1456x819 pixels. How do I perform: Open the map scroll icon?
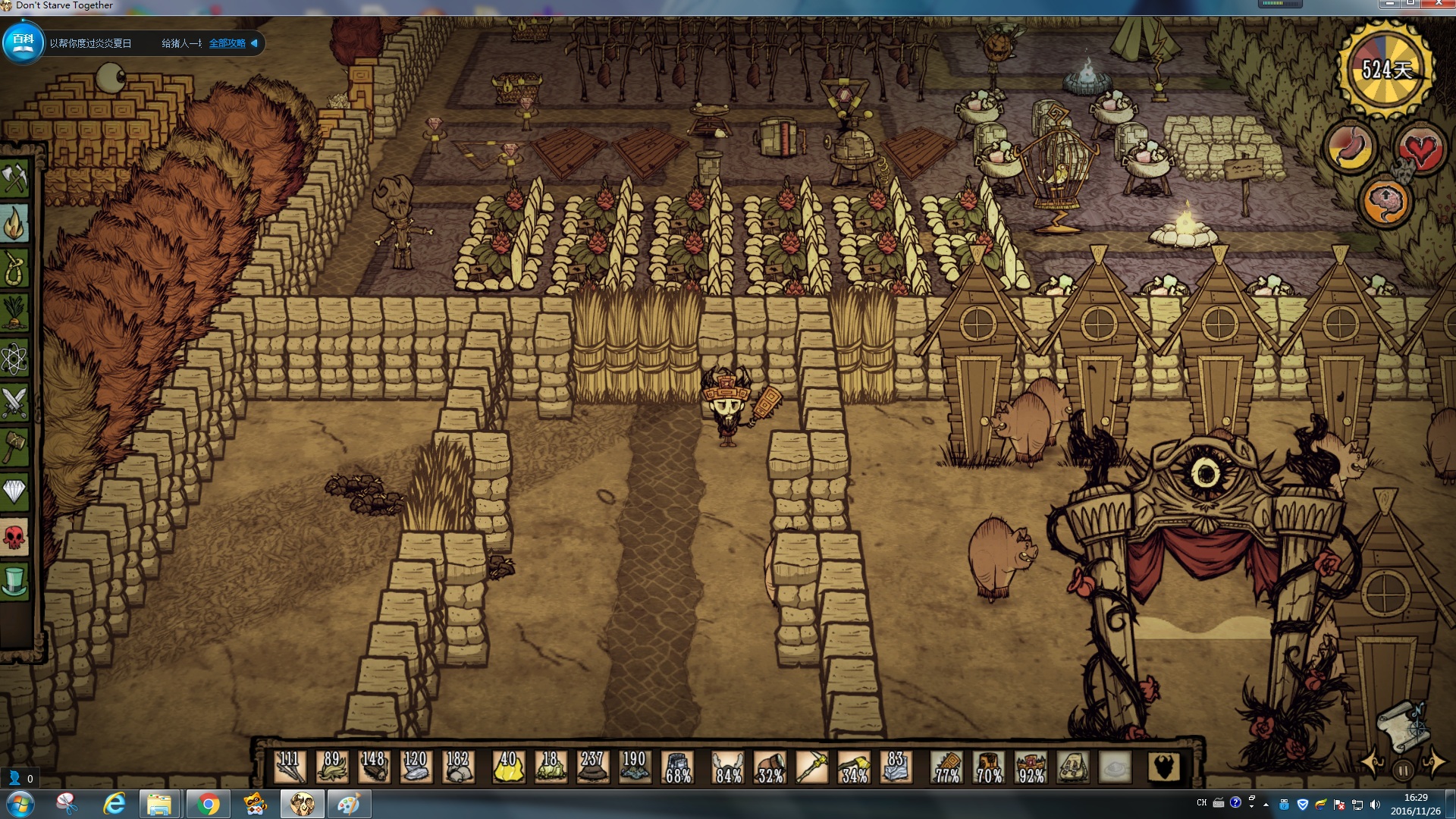[x=1403, y=724]
